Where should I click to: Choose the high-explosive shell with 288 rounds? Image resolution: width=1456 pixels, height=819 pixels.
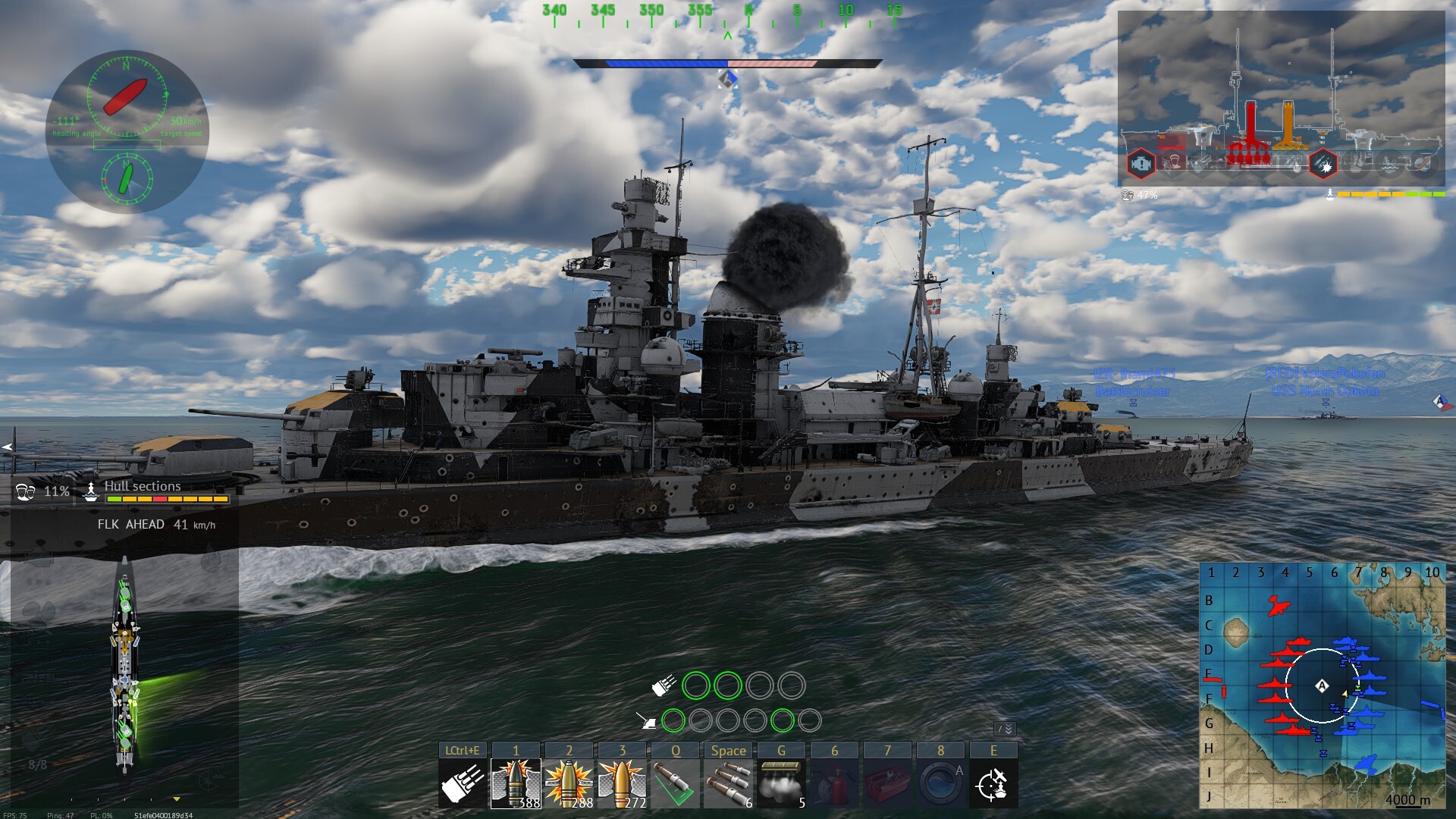pos(569,783)
